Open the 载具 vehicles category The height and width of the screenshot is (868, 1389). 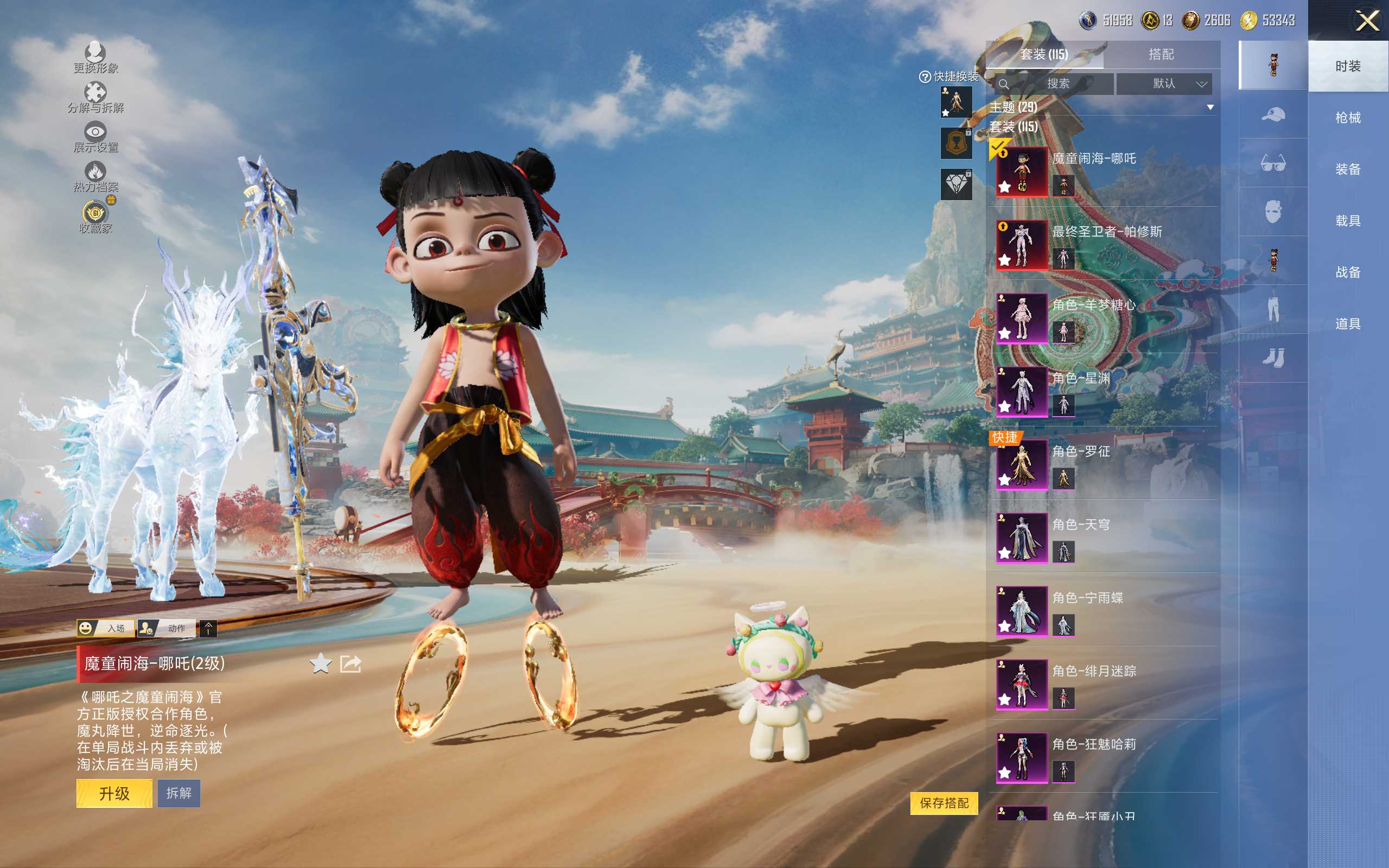point(1348,220)
